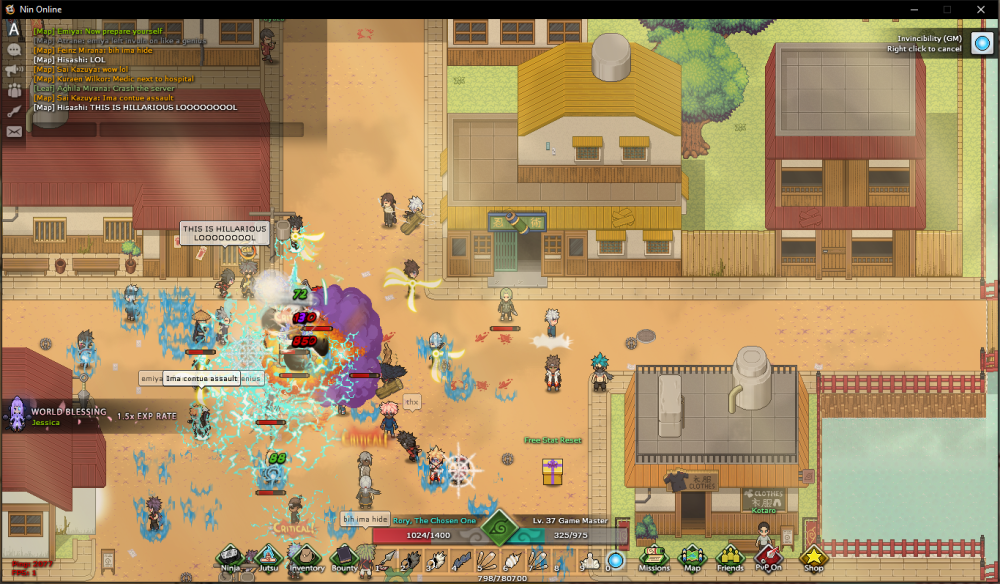Choose the group of people chat icon

(x=14, y=90)
